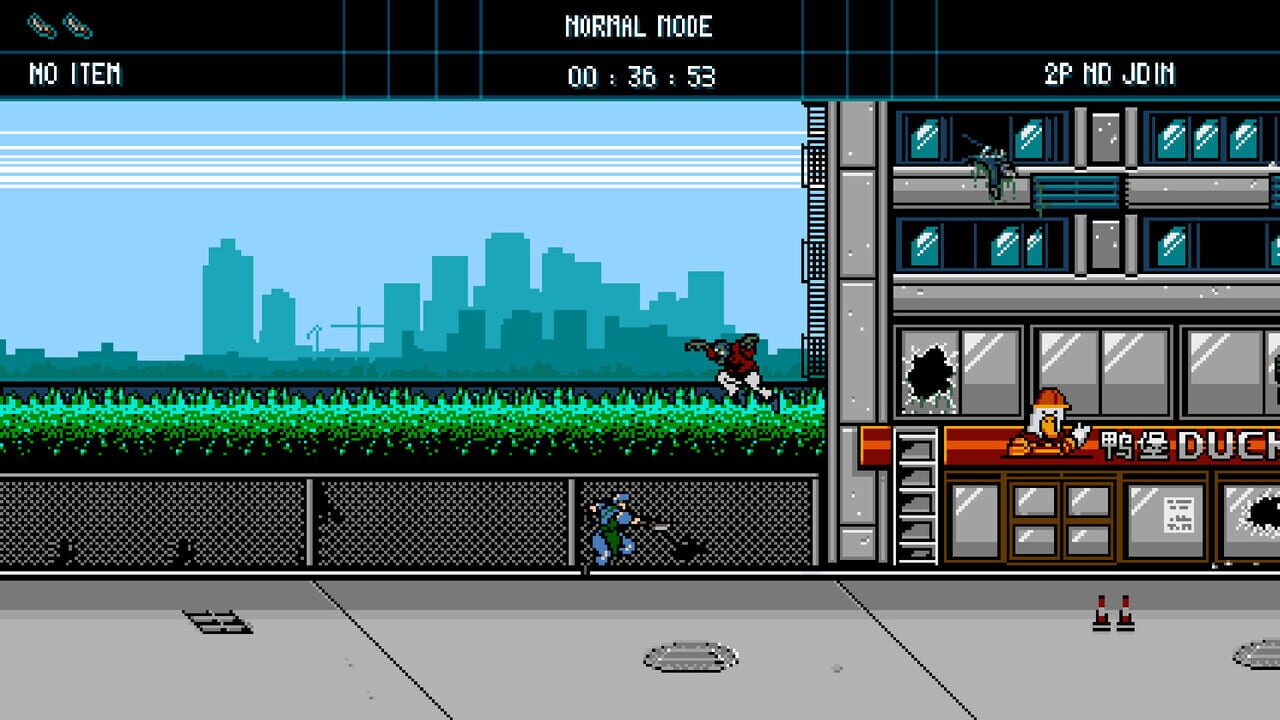Screen dimensions: 1280x720
Task: Toggle the NORMAL MODE difficulty label
Action: [640, 27]
